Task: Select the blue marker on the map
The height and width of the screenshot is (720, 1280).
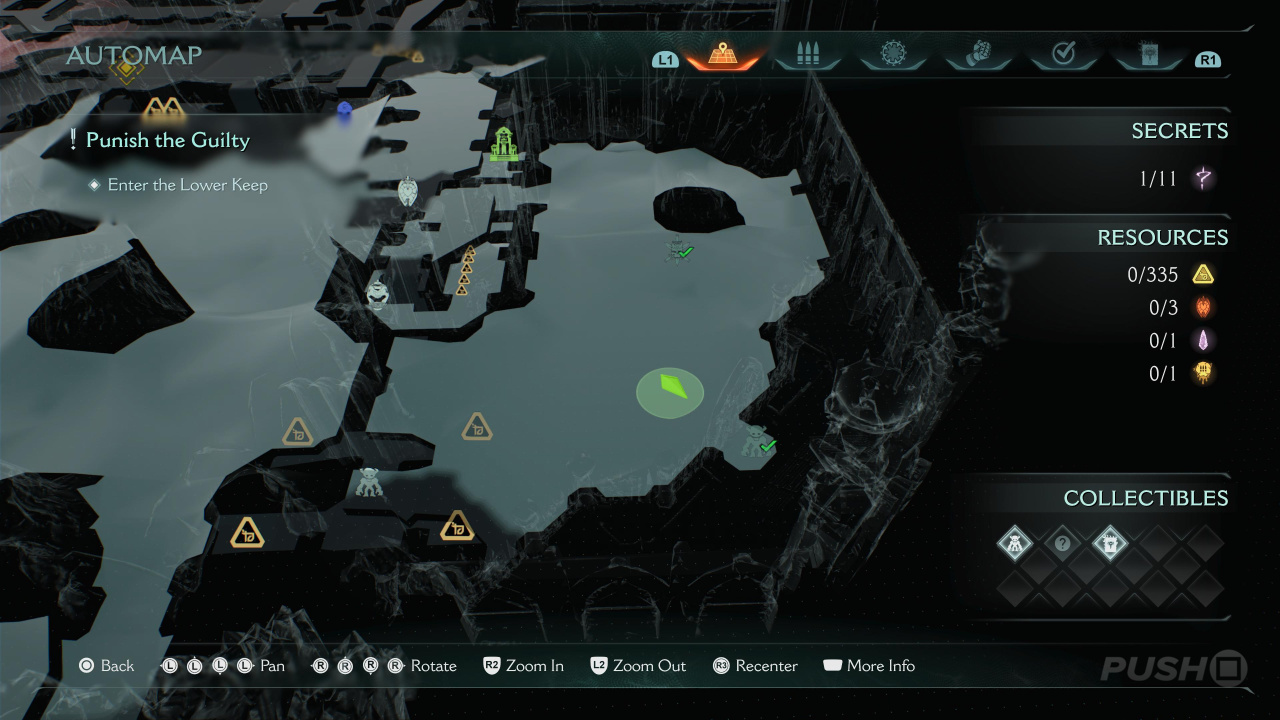Action: 345,110
